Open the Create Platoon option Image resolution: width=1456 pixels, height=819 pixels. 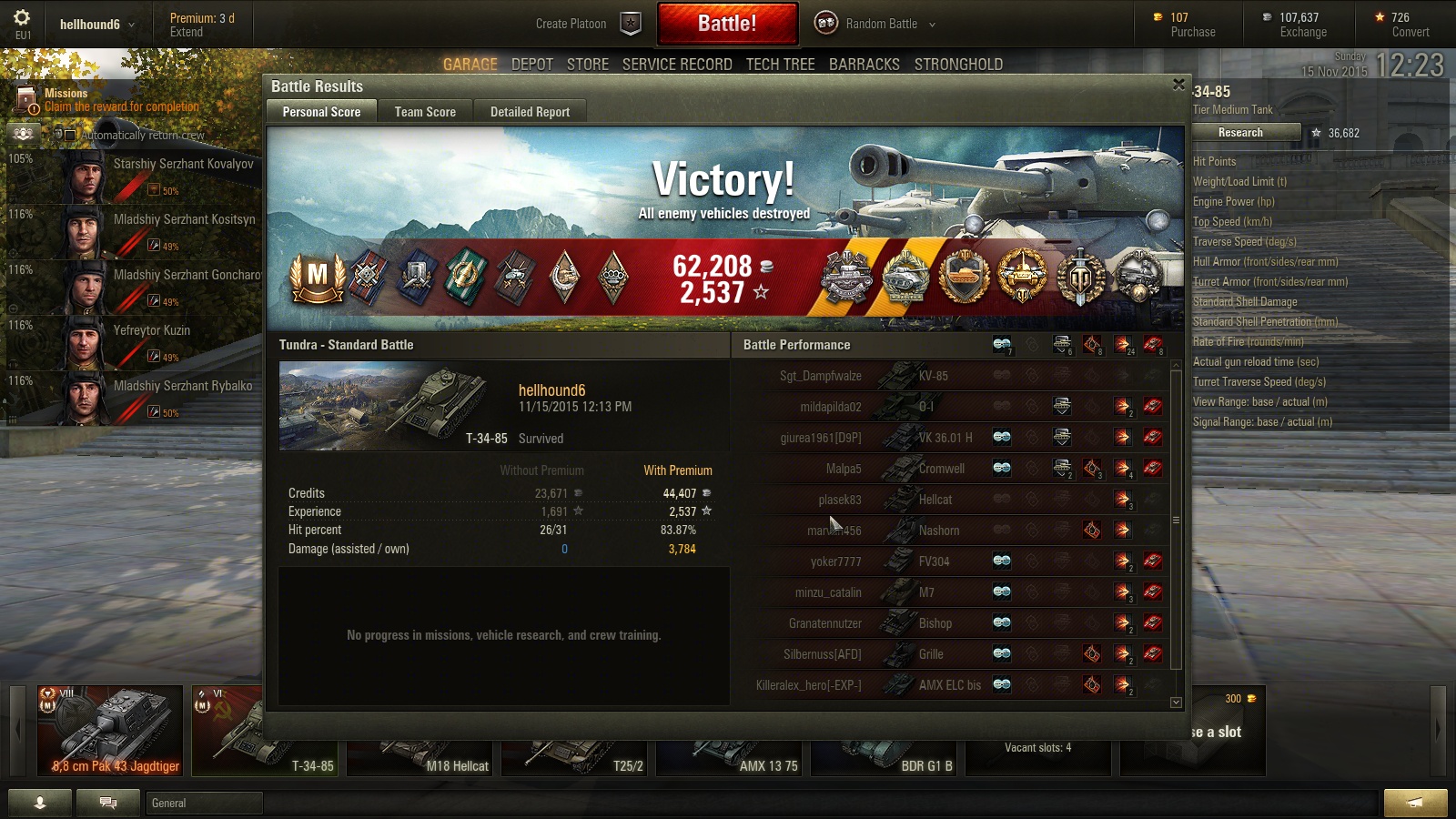pyautogui.click(x=587, y=24)
